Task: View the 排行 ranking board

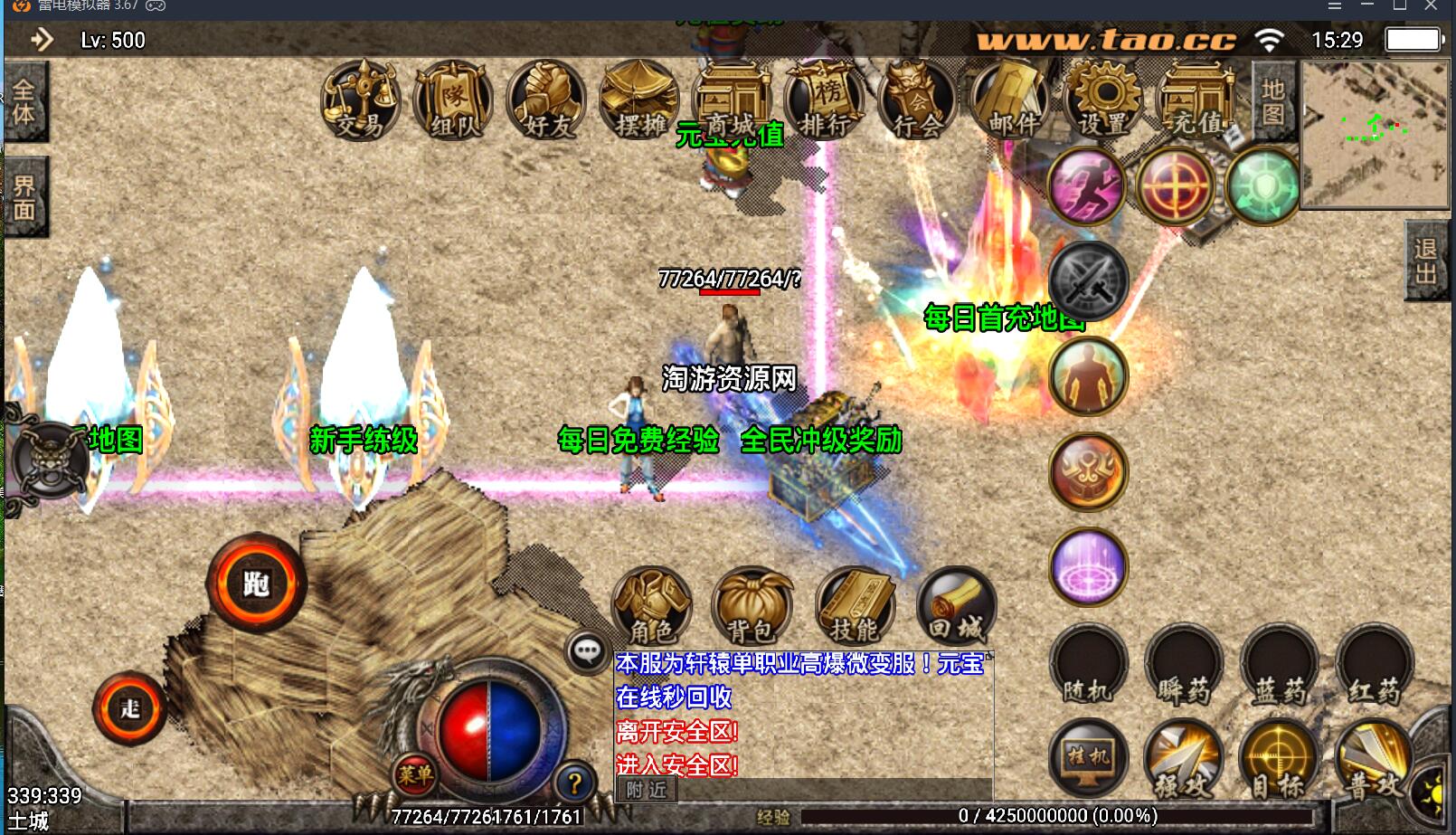Action: [825, 100]
